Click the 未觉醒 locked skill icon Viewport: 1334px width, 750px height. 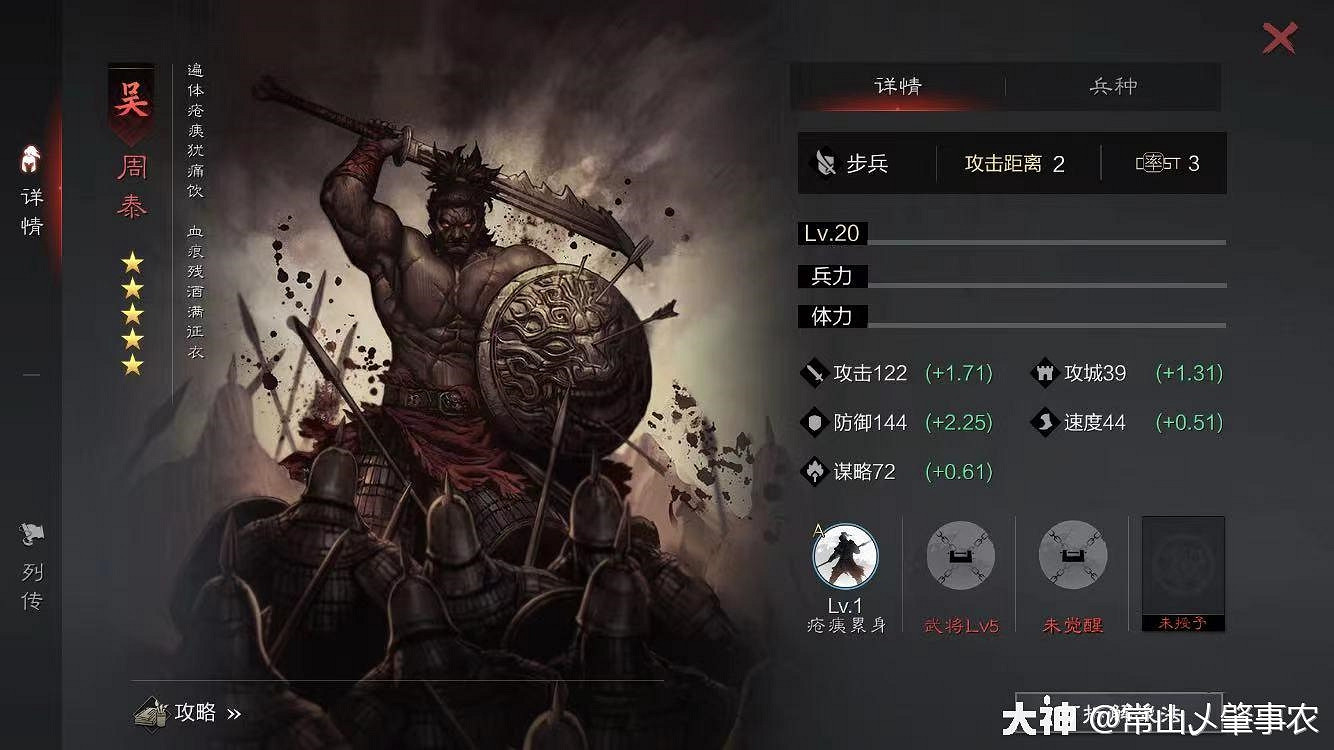(1071, 557)
